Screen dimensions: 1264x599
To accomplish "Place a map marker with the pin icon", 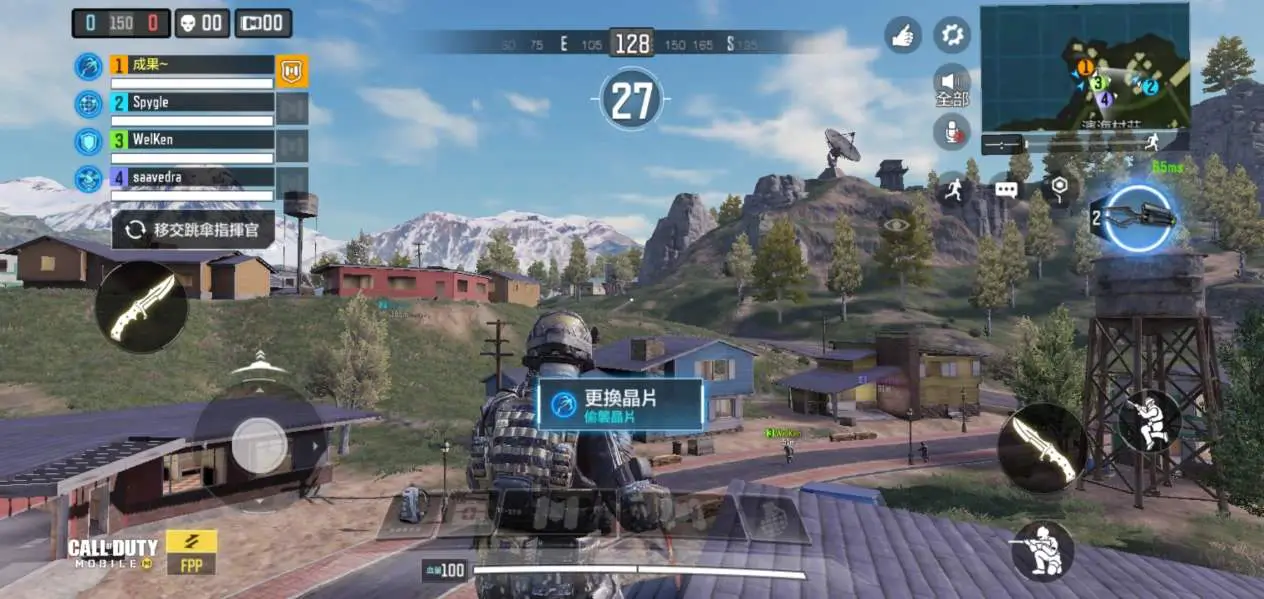I will tap(1059, 188).
